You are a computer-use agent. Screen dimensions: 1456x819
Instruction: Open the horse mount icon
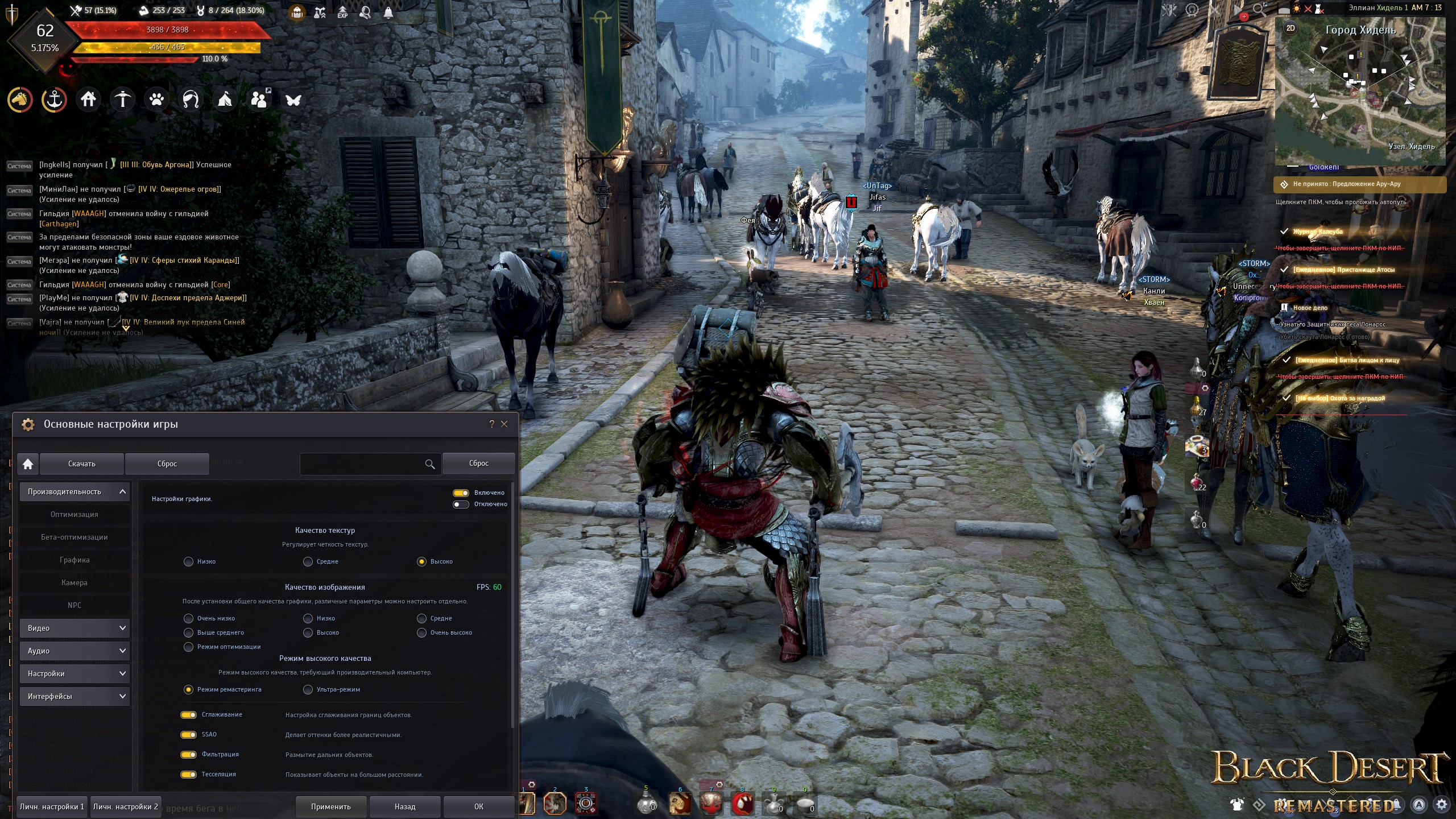(19, 100)
